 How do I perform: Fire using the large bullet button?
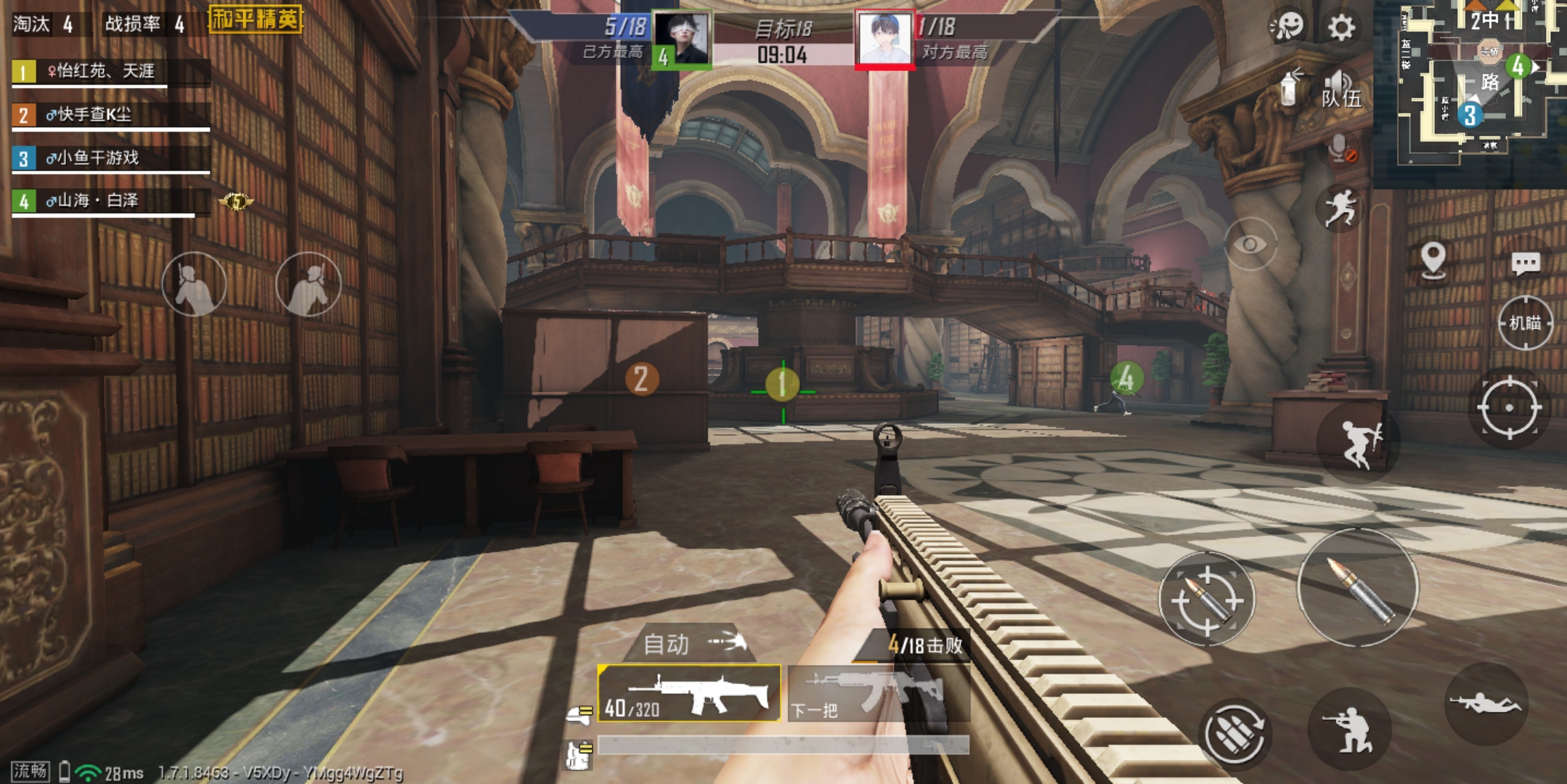(x=1358, y=587)
